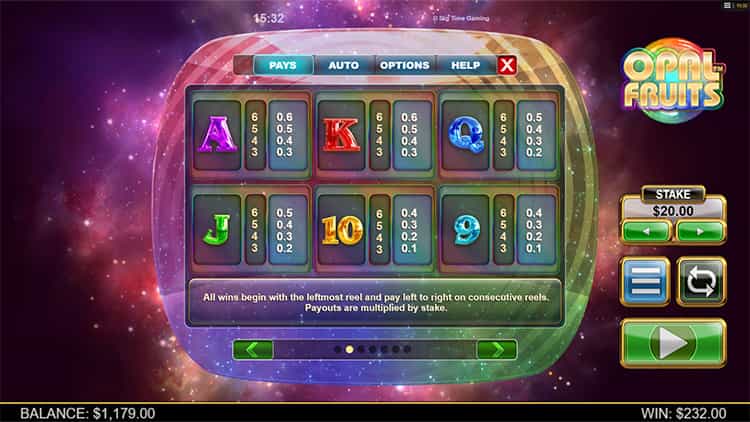Open the blue menu button

pyautogui.click(x=645, y=282)
